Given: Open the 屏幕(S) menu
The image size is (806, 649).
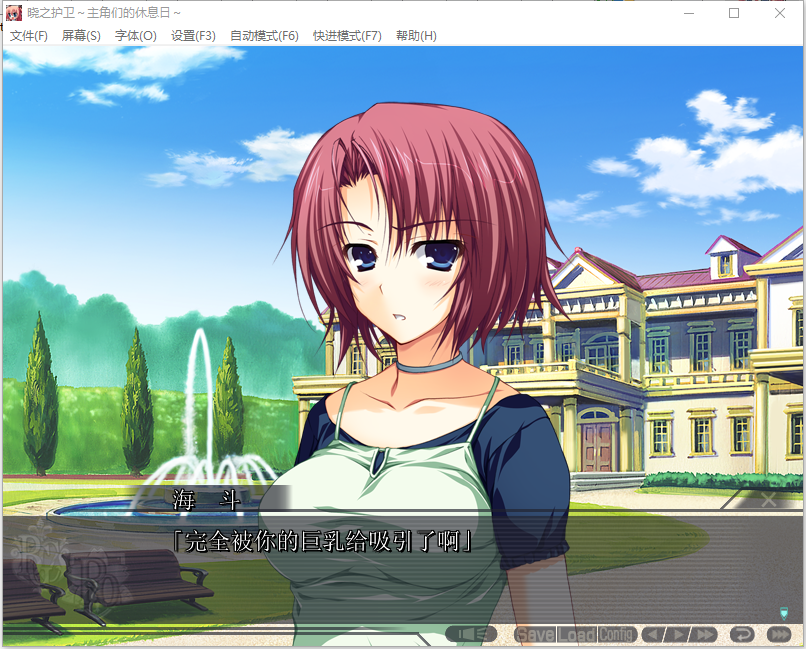Looking at the screenshot, I should [x=81, y=36].
